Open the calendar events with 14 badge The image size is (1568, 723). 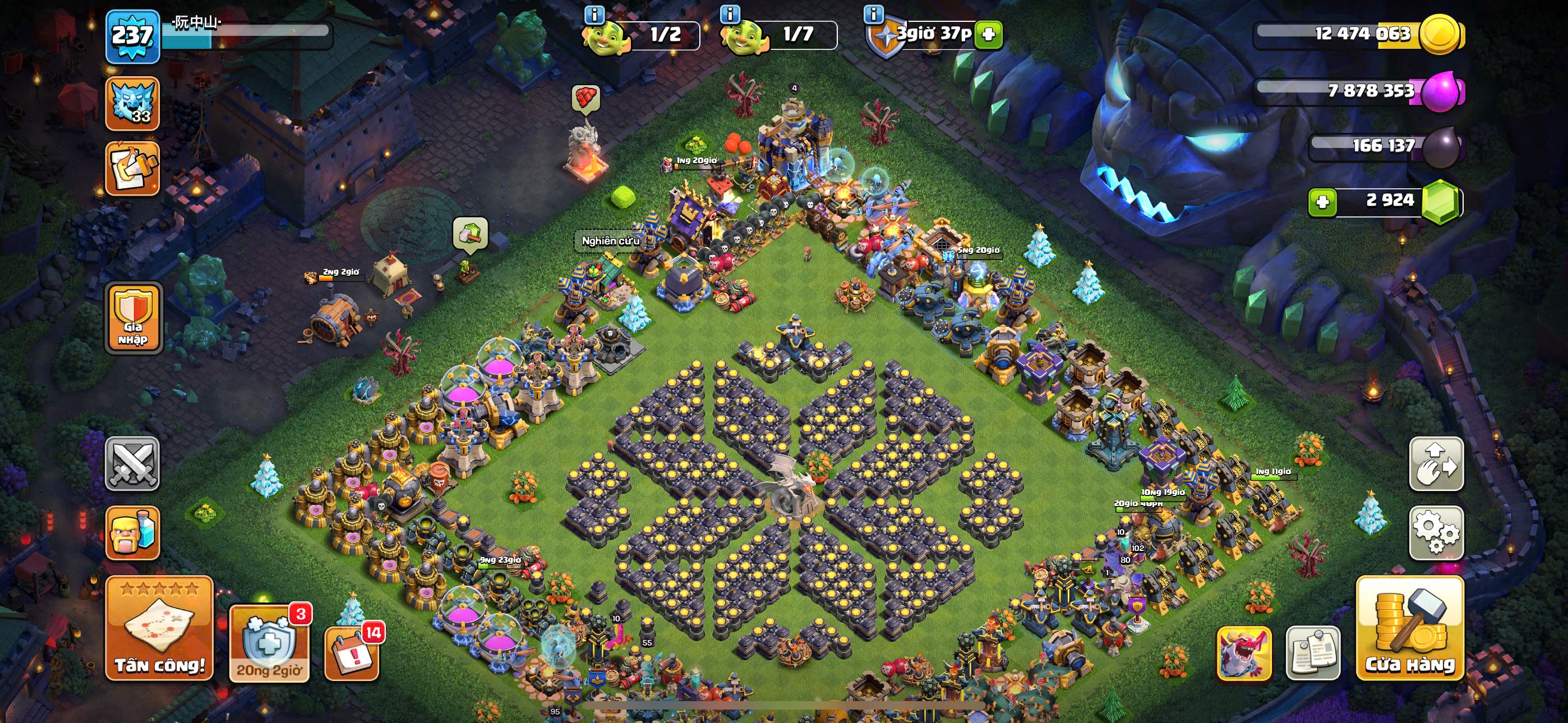pos(352,652)
